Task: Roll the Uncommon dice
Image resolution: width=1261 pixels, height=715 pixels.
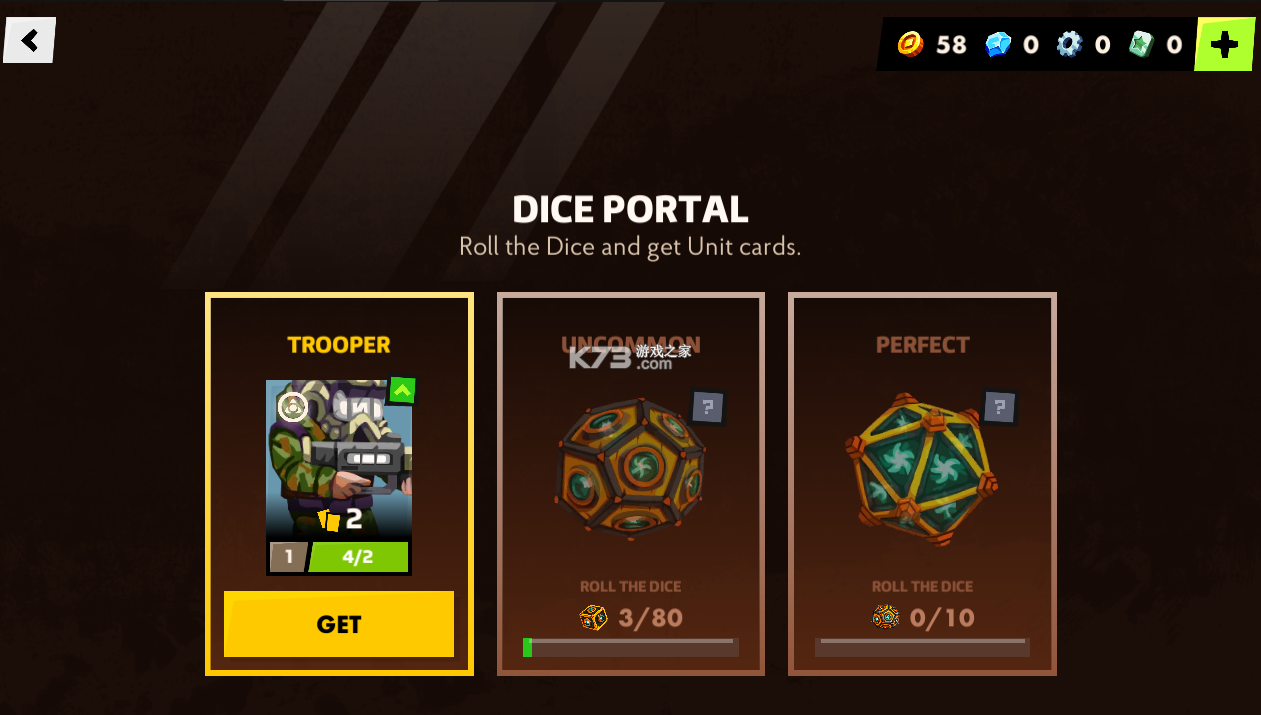Action: pyautogui.click(x=631, y=467)
